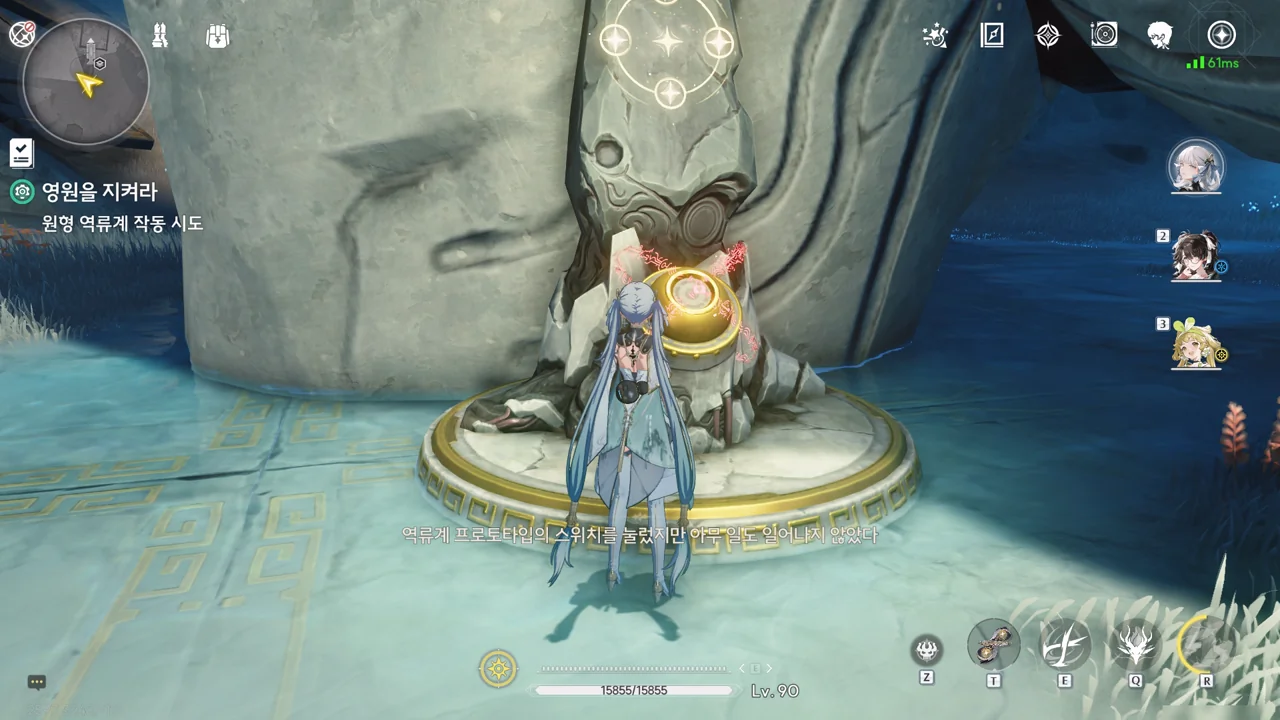Trigger the dragon echo skill icon
The height and width of the screenshot is (720, 1280).
click(x=1136, y=644)
